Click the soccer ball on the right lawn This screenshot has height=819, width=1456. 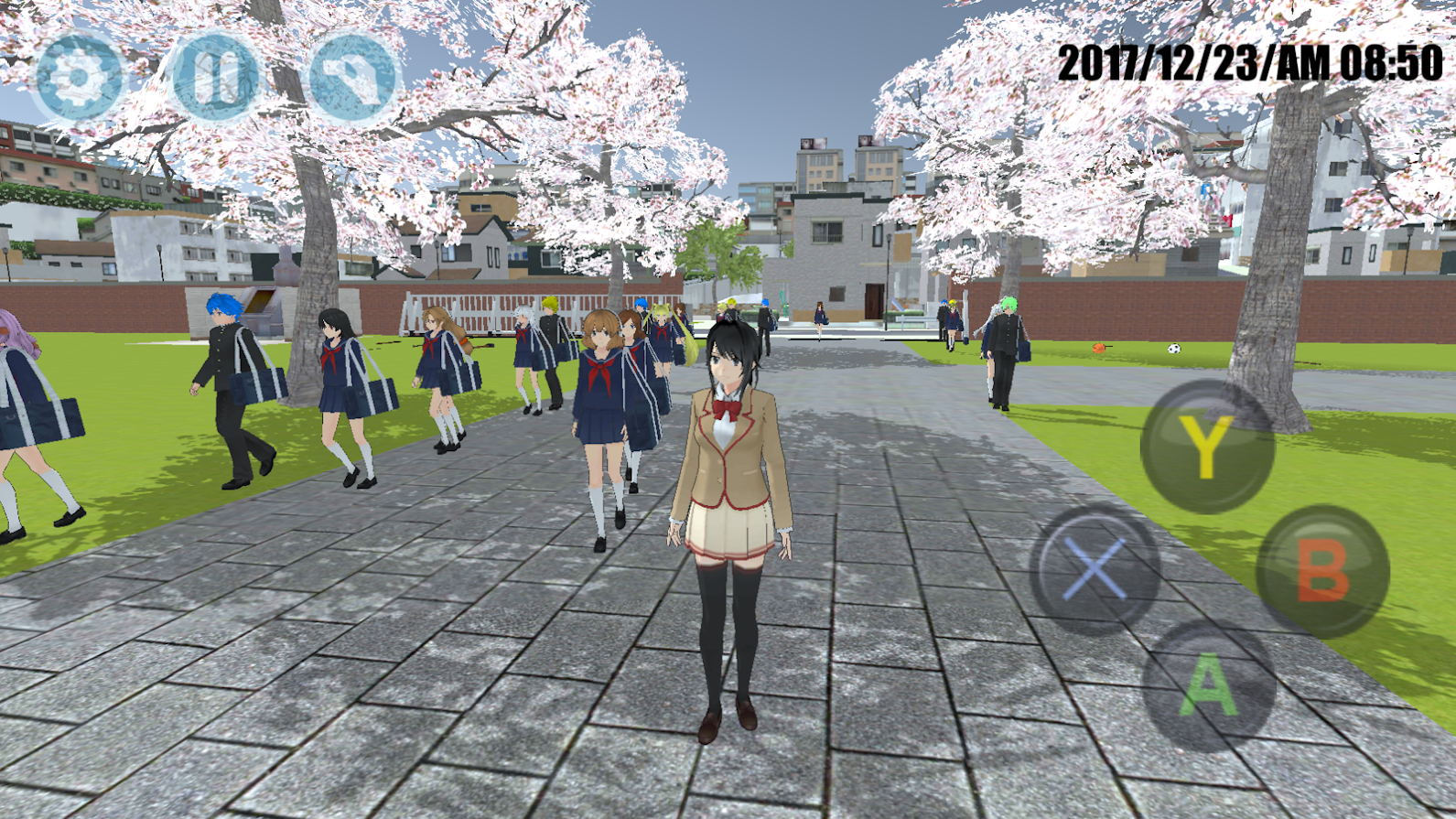click(1174, 349)
